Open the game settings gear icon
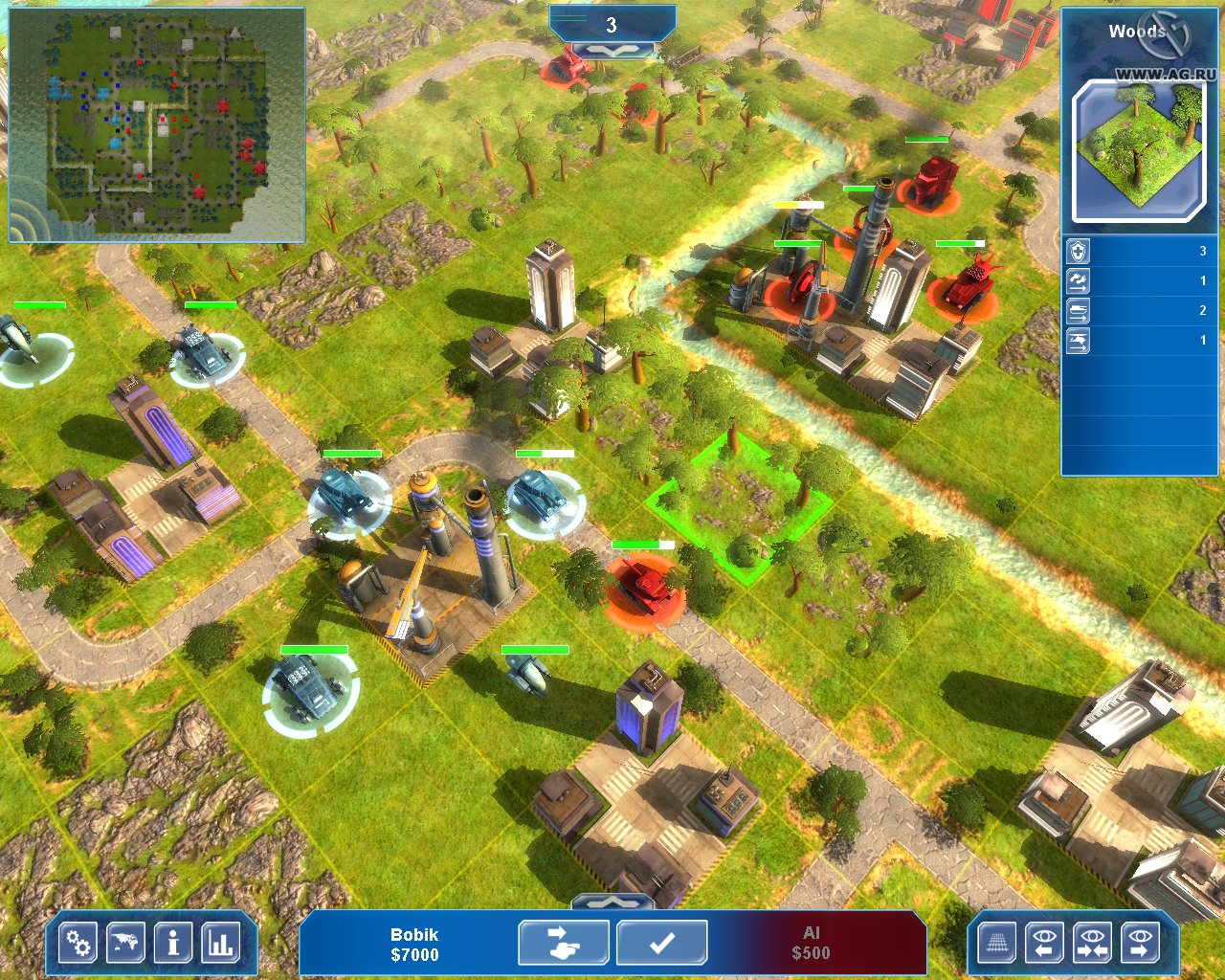 coord(77,944)
